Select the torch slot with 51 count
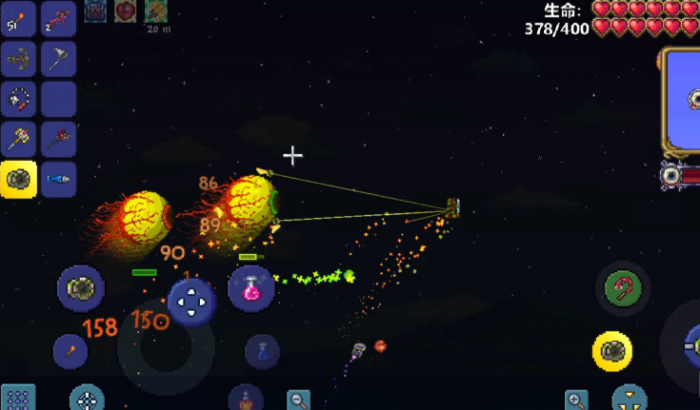Image resolution: width=700 pixels, height=410 pixels. (x=19, y=19)
